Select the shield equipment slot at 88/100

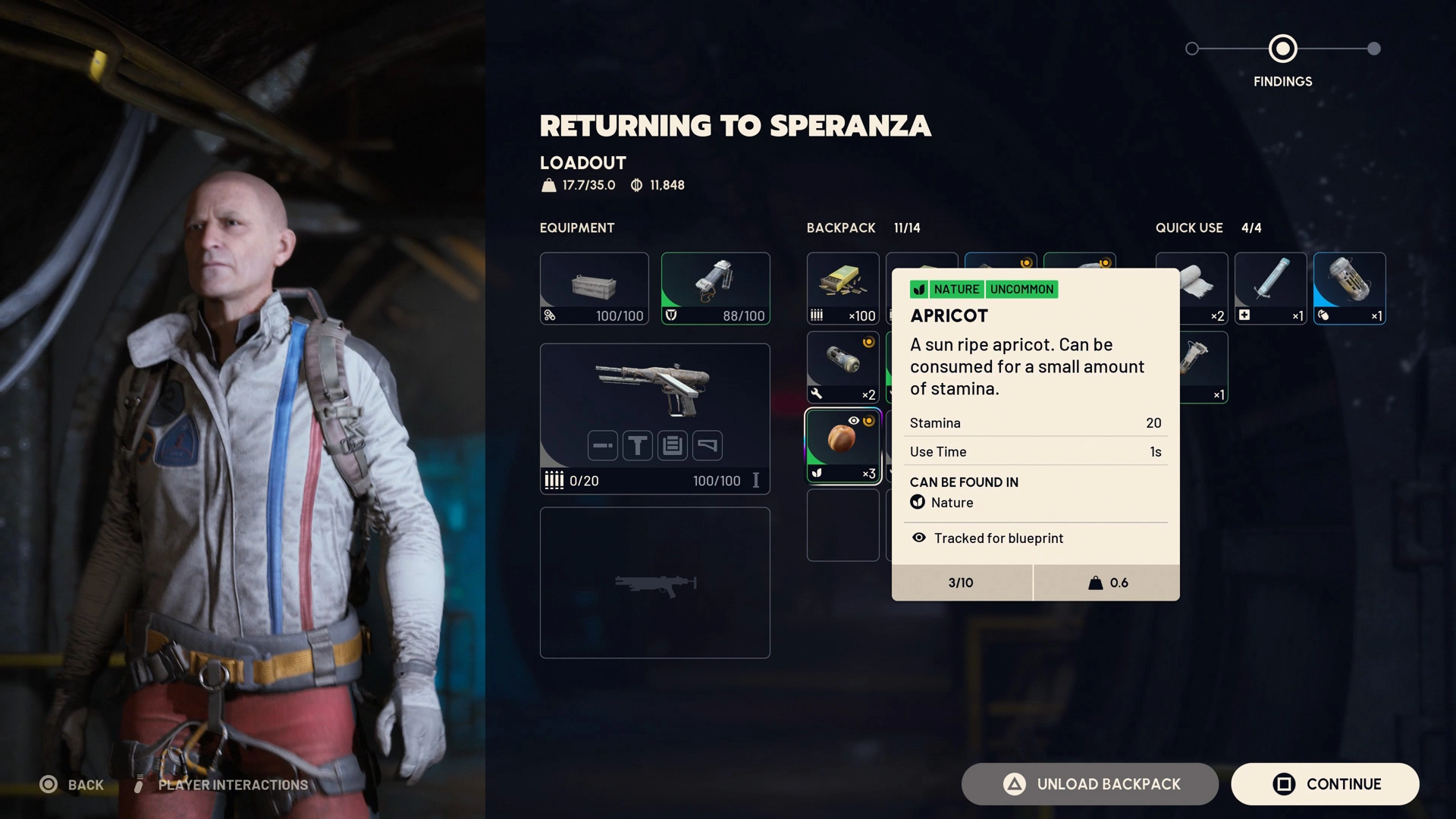coord(715,288)
